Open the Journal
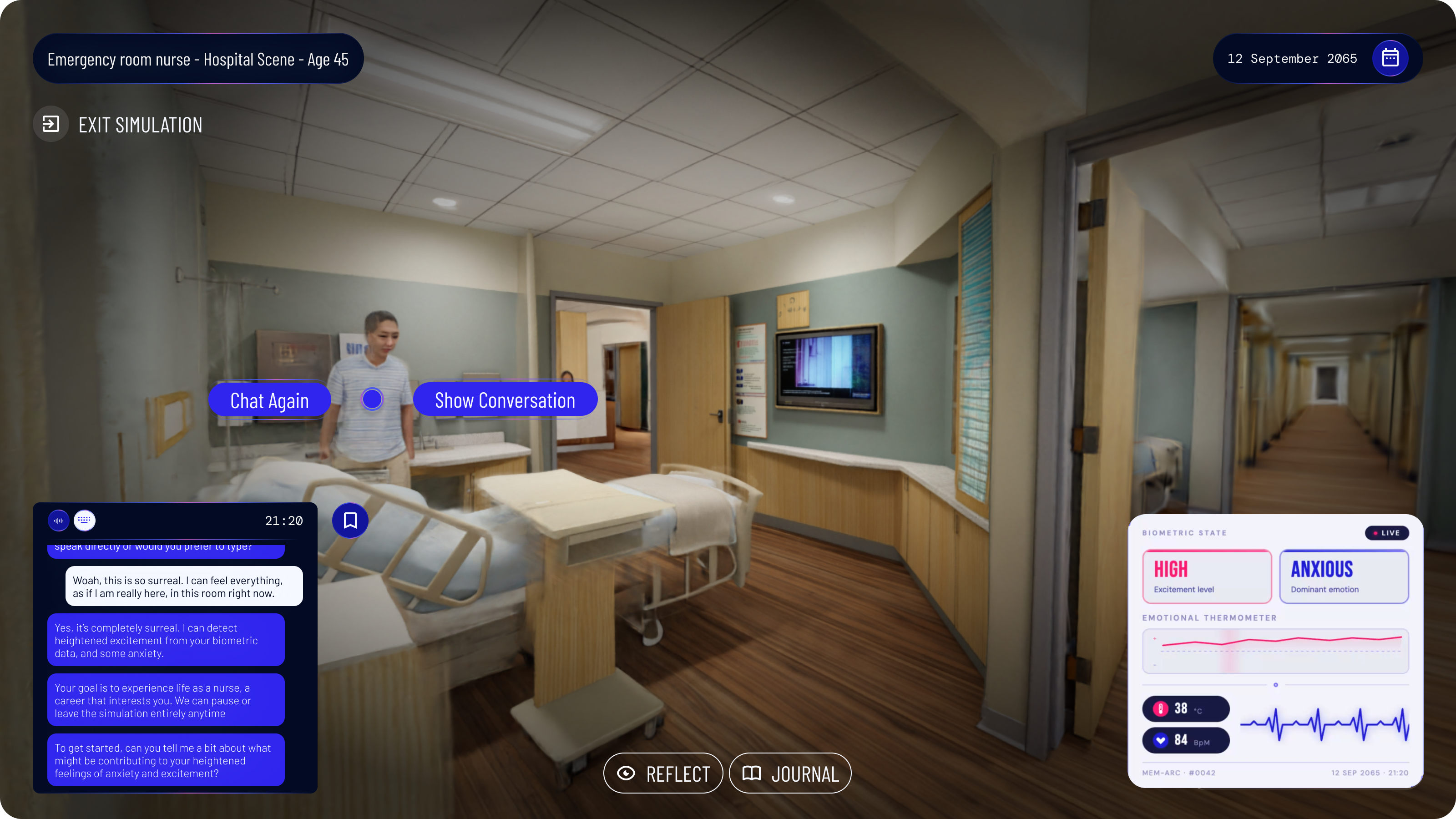This screenshot has width=1456, height=819. click(790, 773)
